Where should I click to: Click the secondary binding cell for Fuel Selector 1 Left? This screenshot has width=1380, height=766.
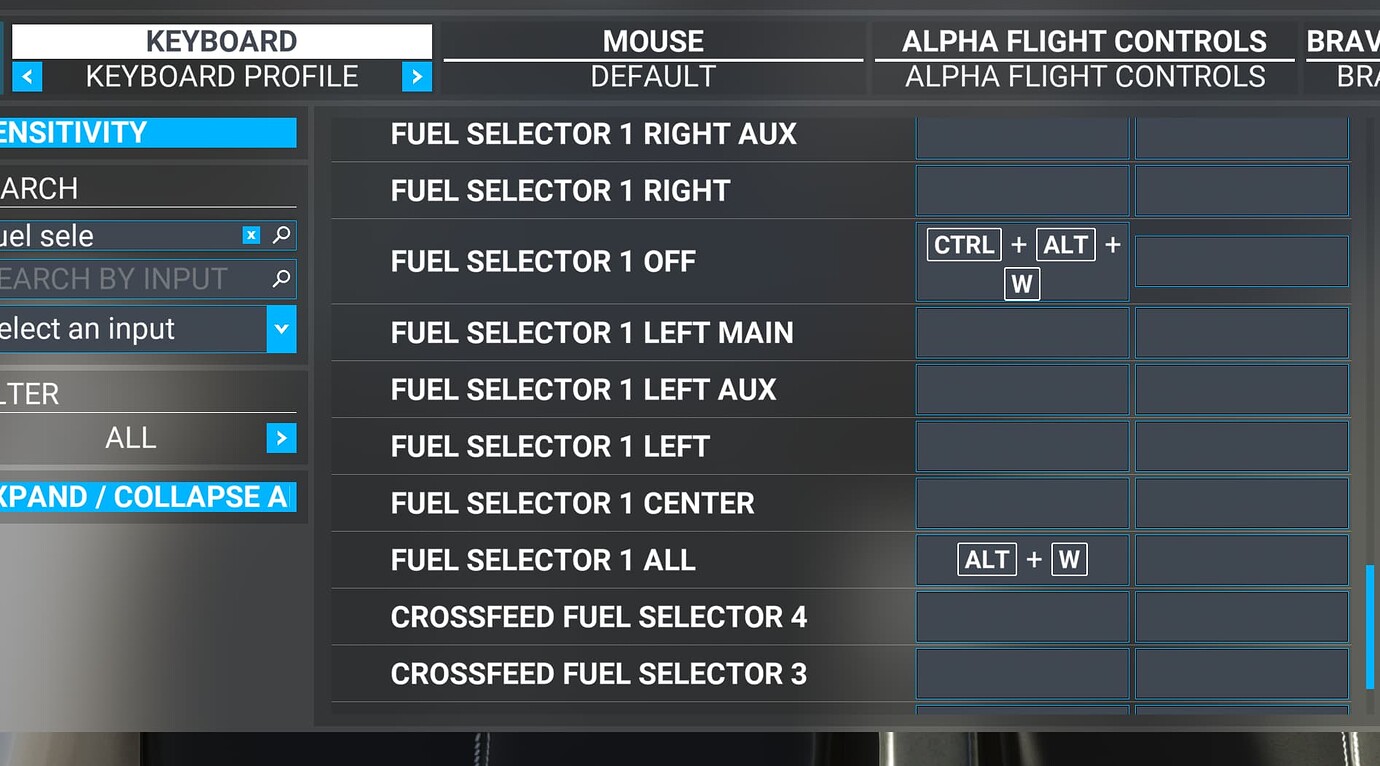tap(1241, 446)
